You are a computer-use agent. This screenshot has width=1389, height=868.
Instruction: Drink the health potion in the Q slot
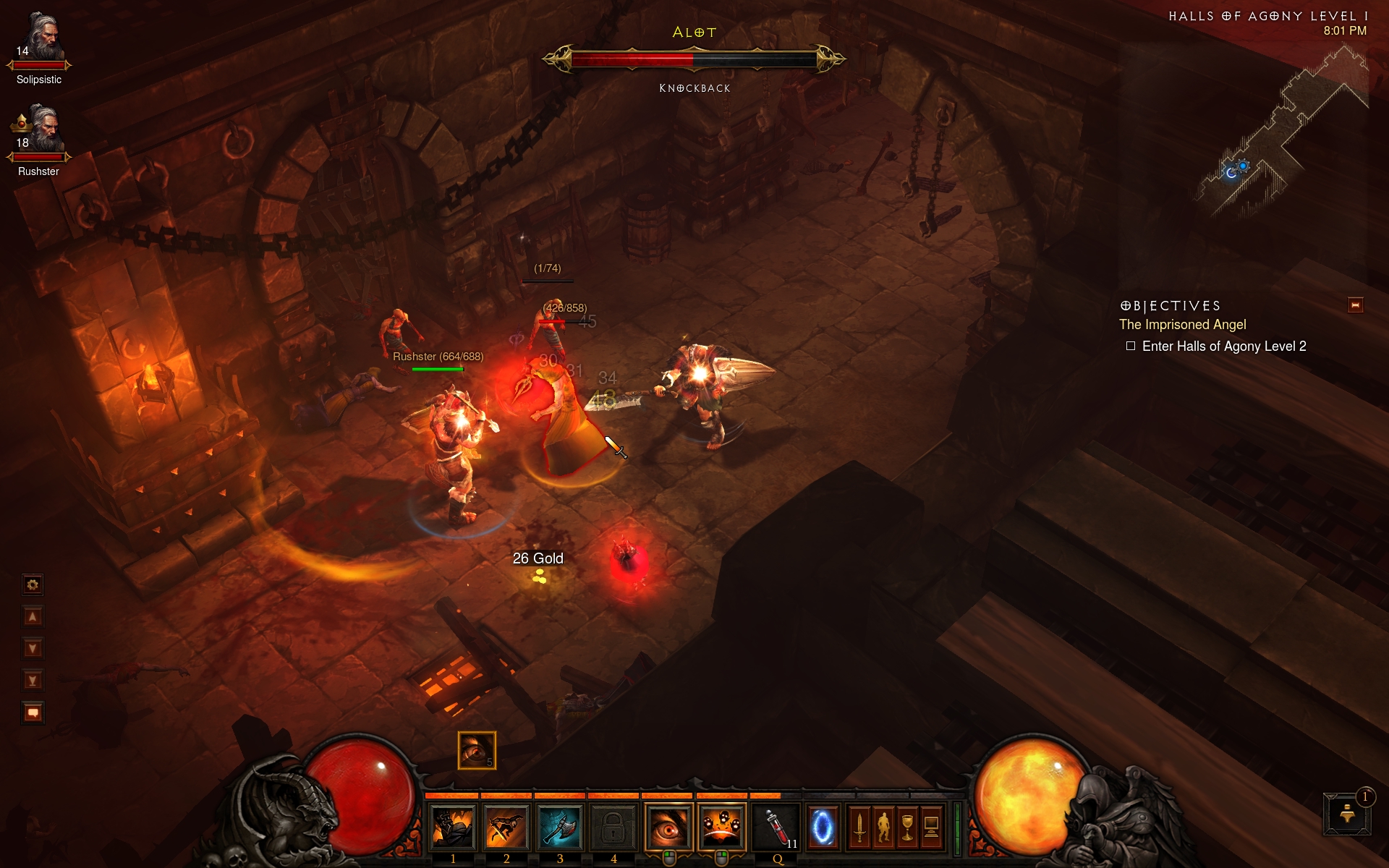point(777,826)
